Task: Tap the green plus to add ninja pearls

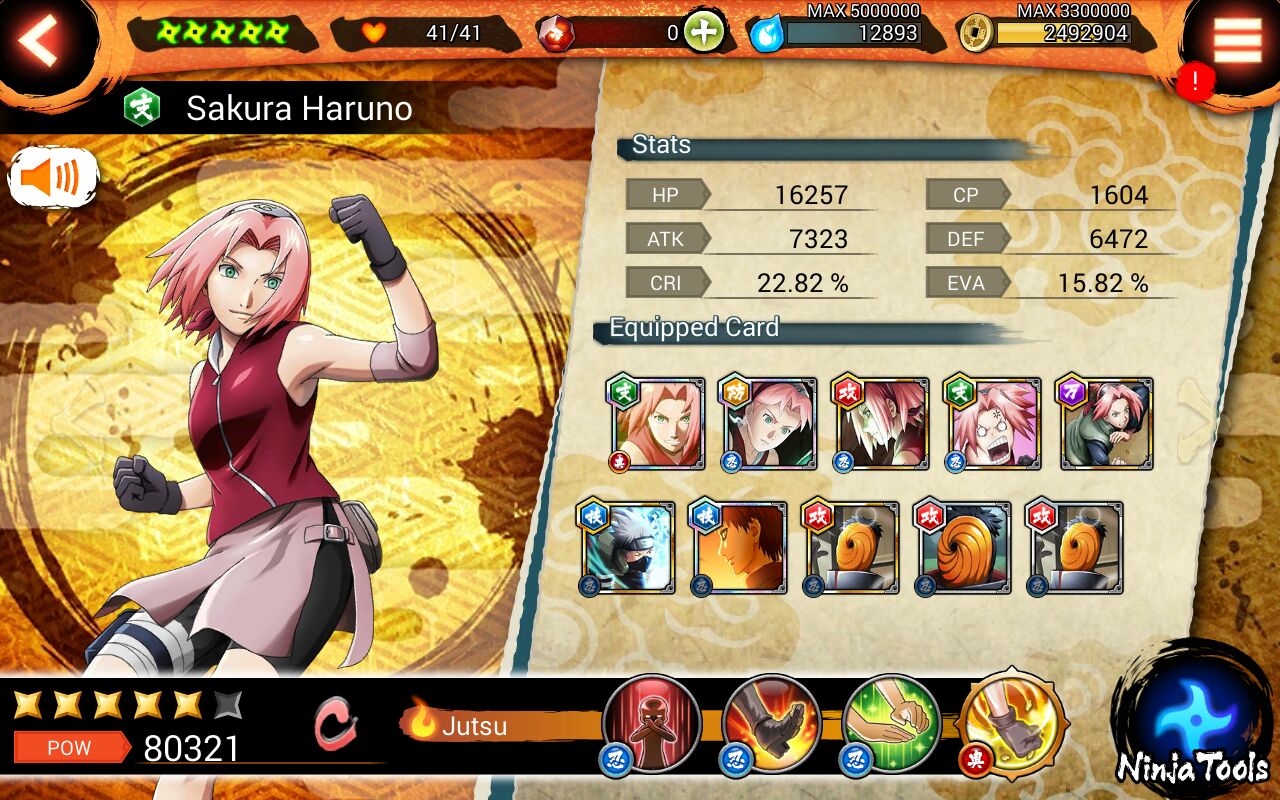Action: (x=705, y=33)
